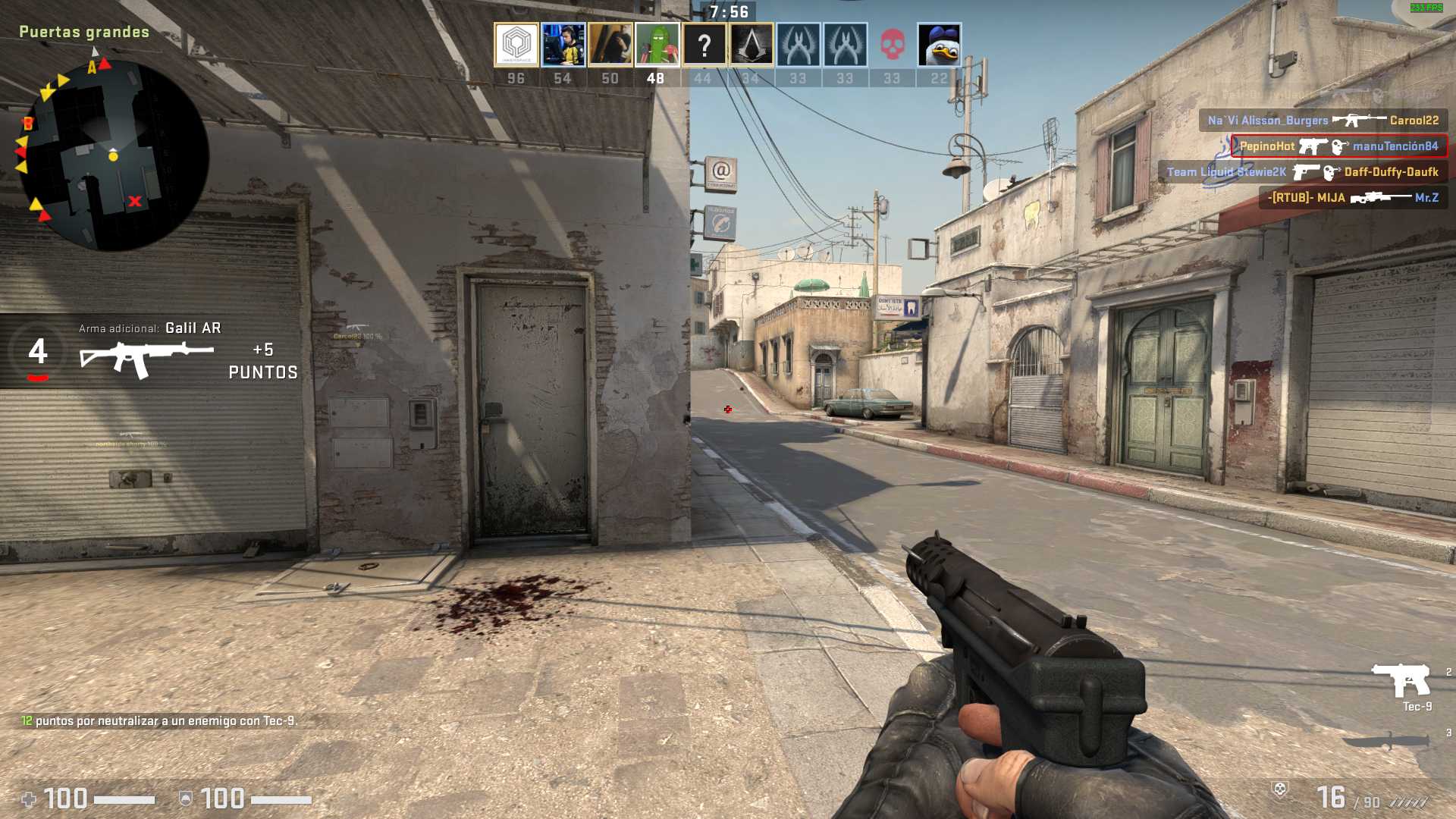
Task: Open the PepinoHot kill feed entry
Action: 1338,146
